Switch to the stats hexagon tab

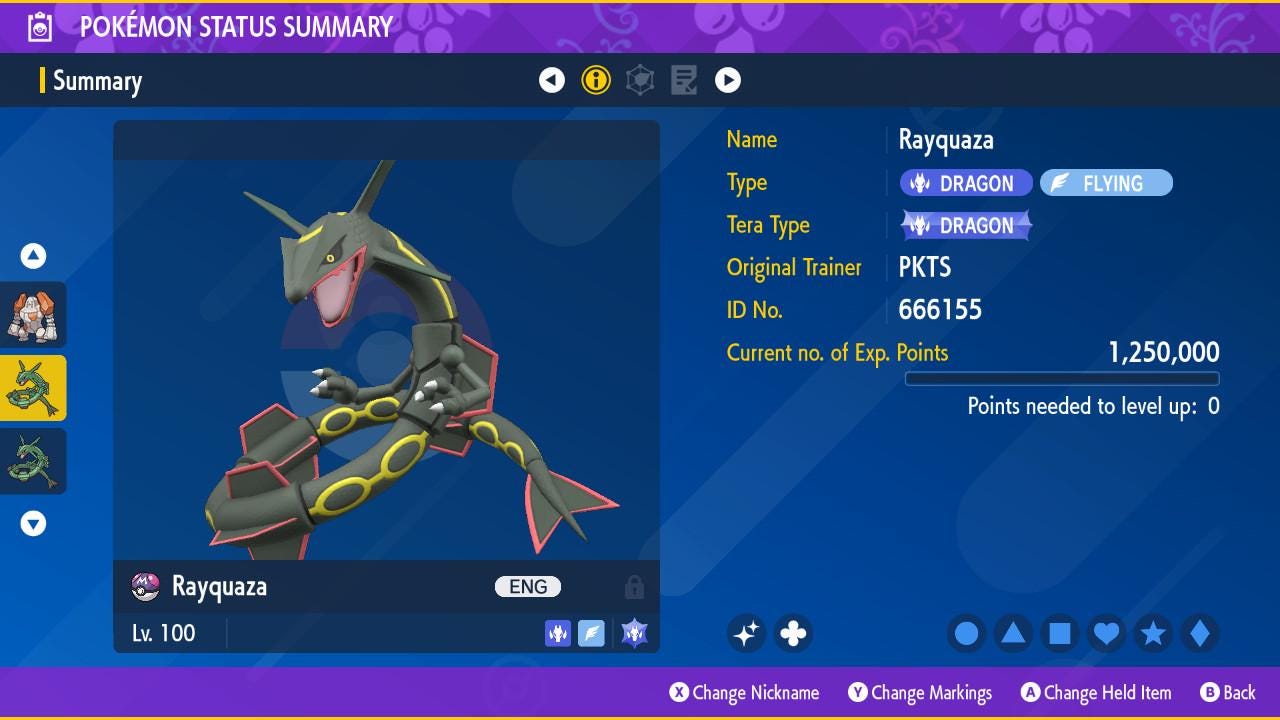tap(640, 80)
